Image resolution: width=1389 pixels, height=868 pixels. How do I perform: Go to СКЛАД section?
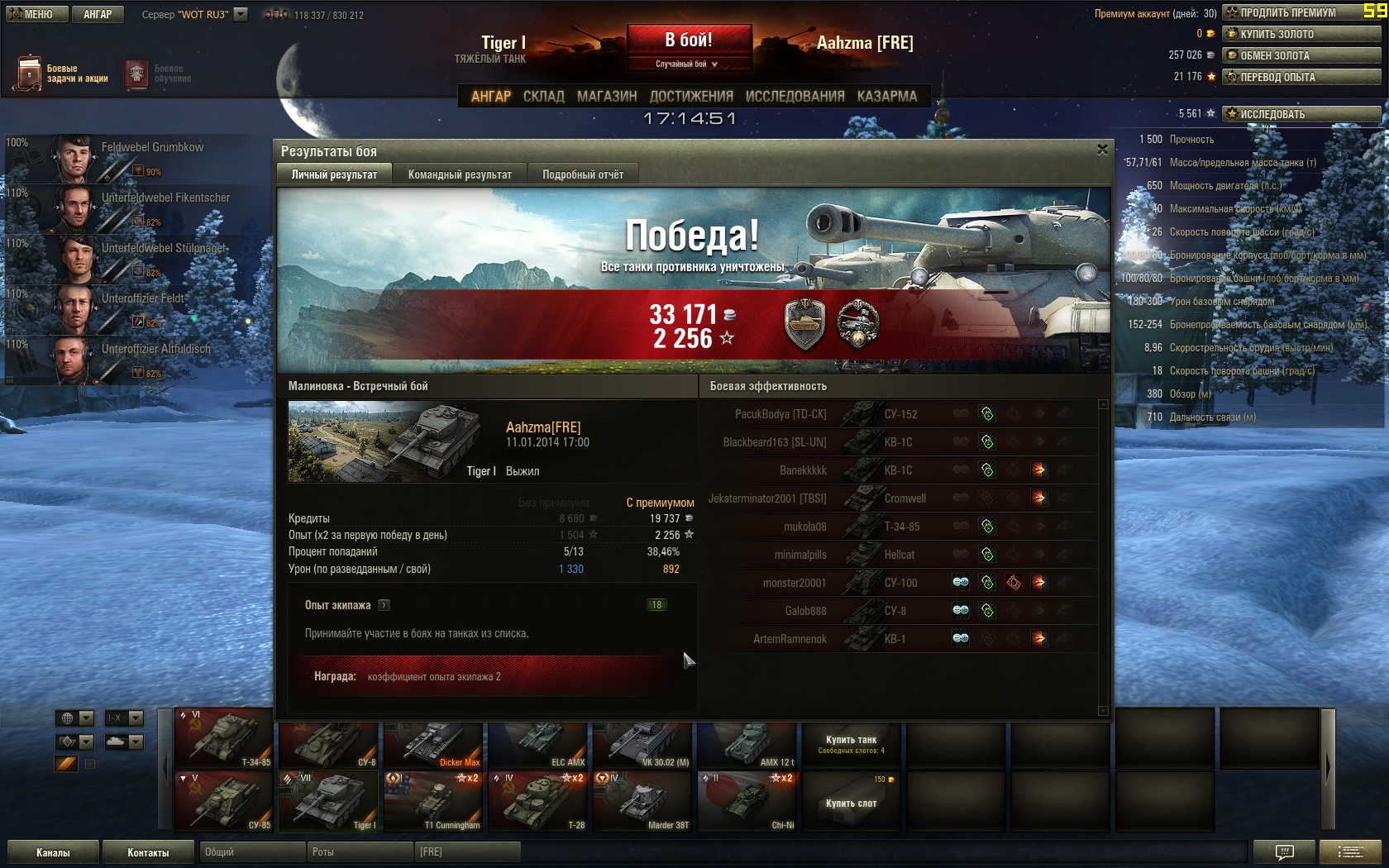[x=543, y=96]
